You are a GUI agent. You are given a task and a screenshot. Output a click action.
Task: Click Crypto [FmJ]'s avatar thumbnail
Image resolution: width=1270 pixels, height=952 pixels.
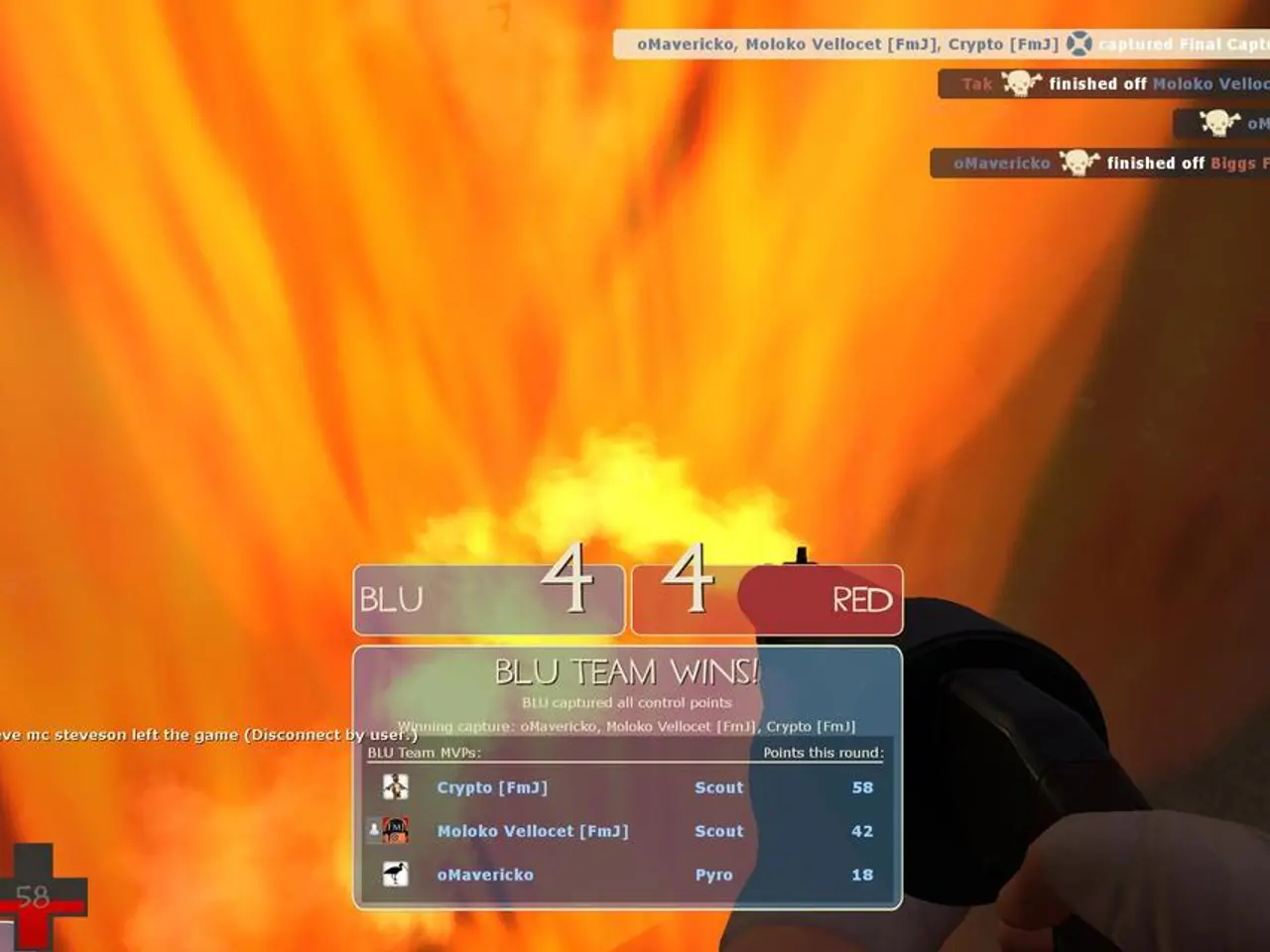396,787
